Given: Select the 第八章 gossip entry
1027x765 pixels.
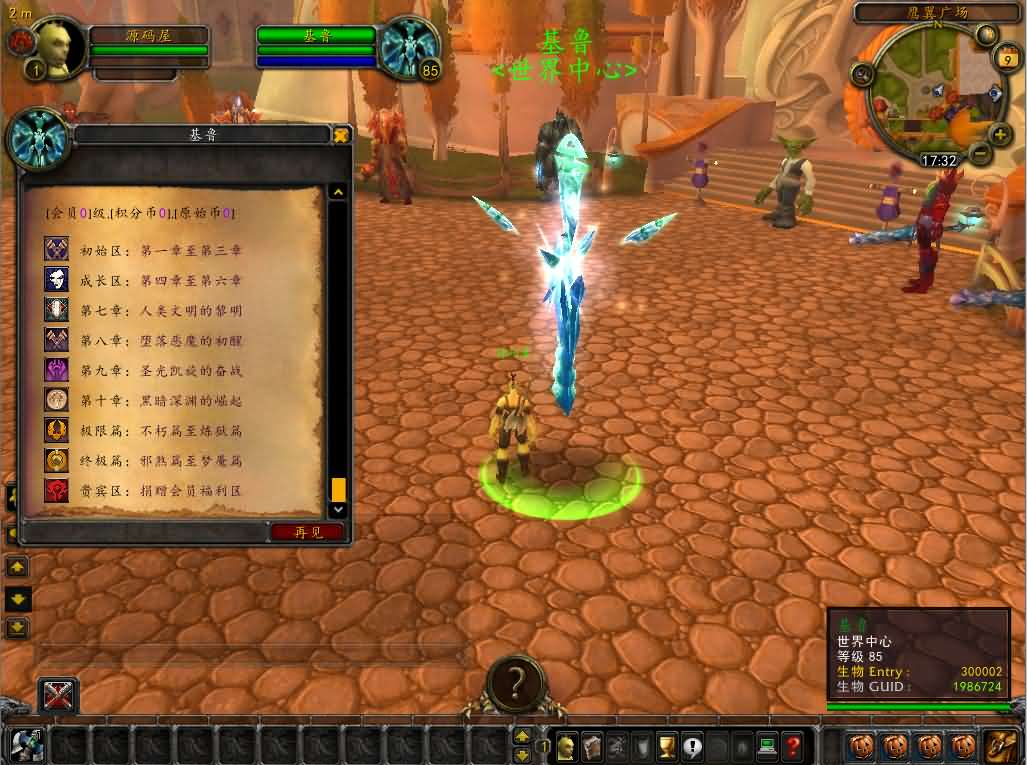Looking at the screenshot, I should pos(160,340).
